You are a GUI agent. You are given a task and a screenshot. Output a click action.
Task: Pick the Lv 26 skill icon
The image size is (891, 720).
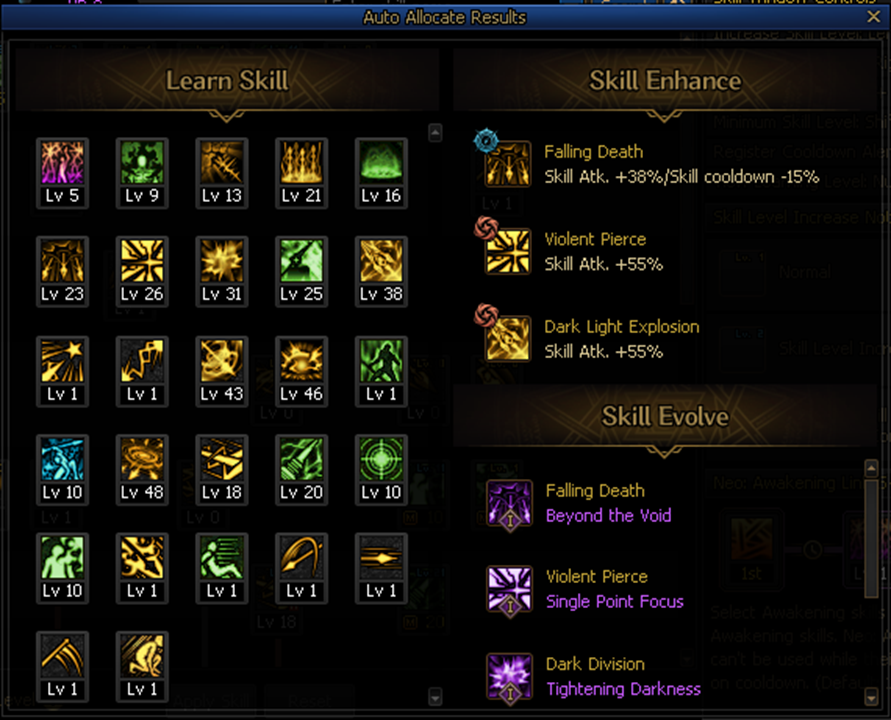coord(142,262)
